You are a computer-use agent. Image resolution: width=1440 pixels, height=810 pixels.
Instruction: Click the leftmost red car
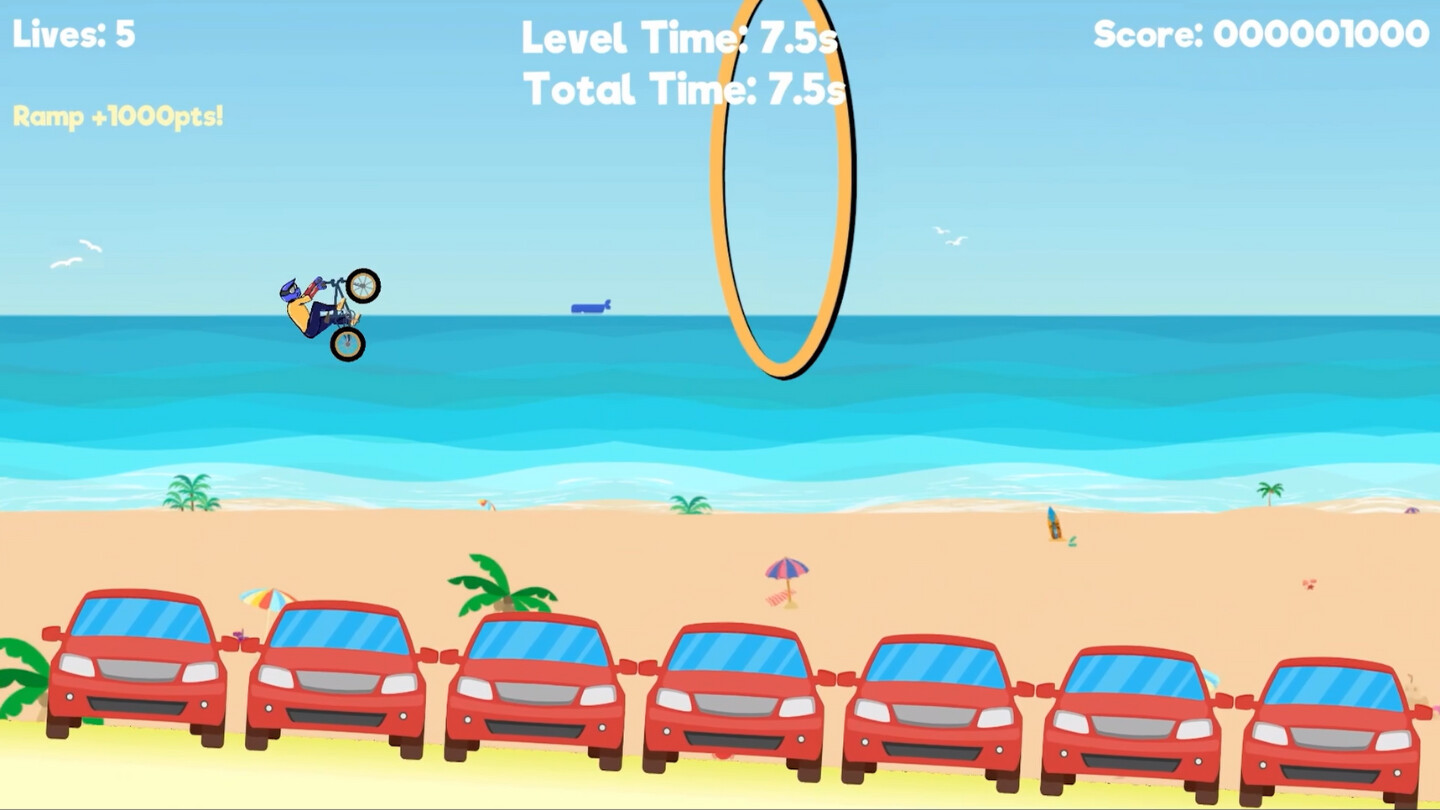(x=135, y=680)
